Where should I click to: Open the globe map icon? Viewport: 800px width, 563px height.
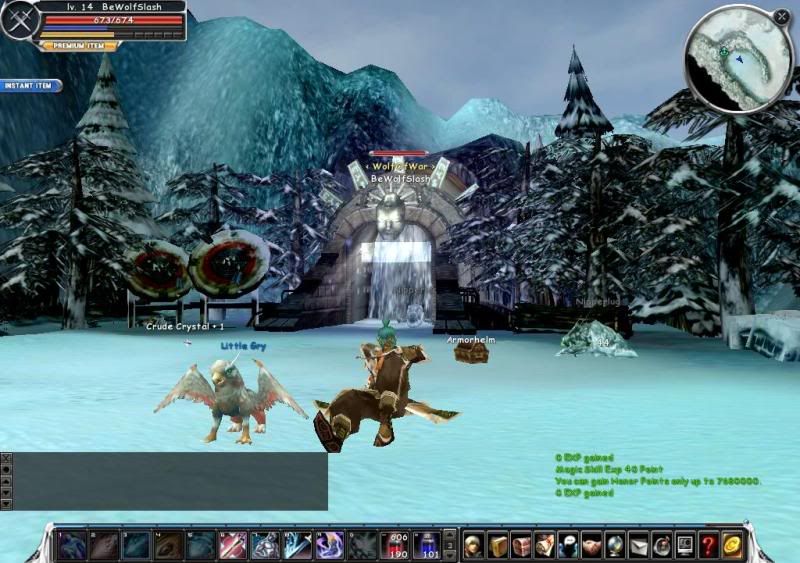tap(614, 545)
